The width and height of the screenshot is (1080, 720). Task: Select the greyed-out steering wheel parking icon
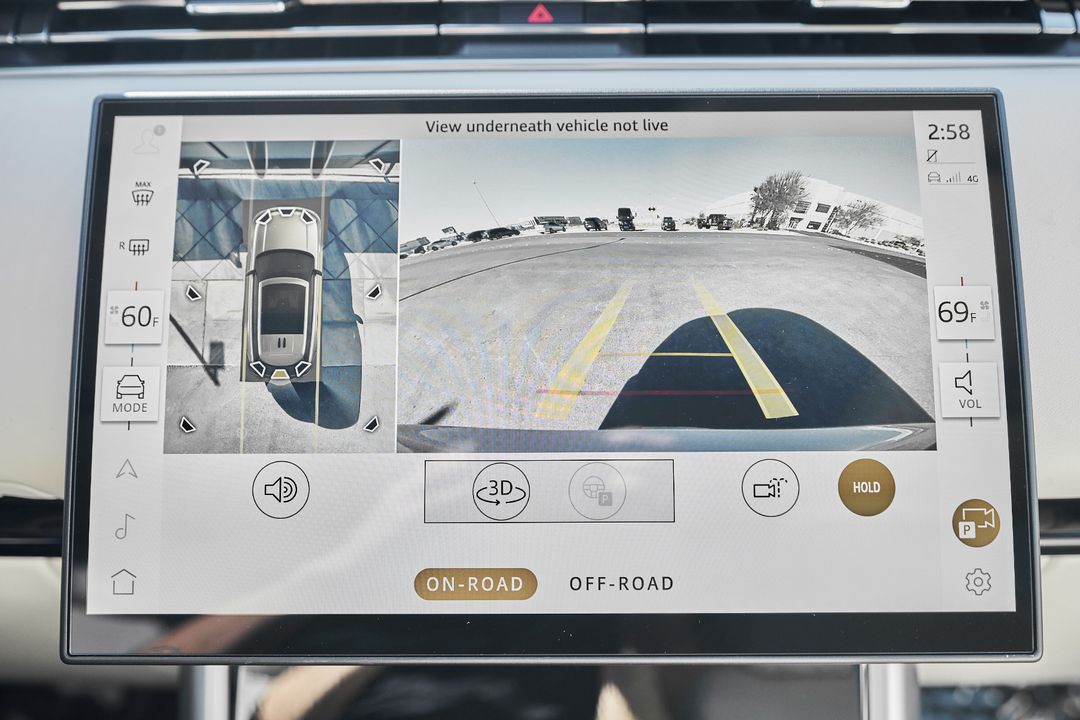(597, 491)
